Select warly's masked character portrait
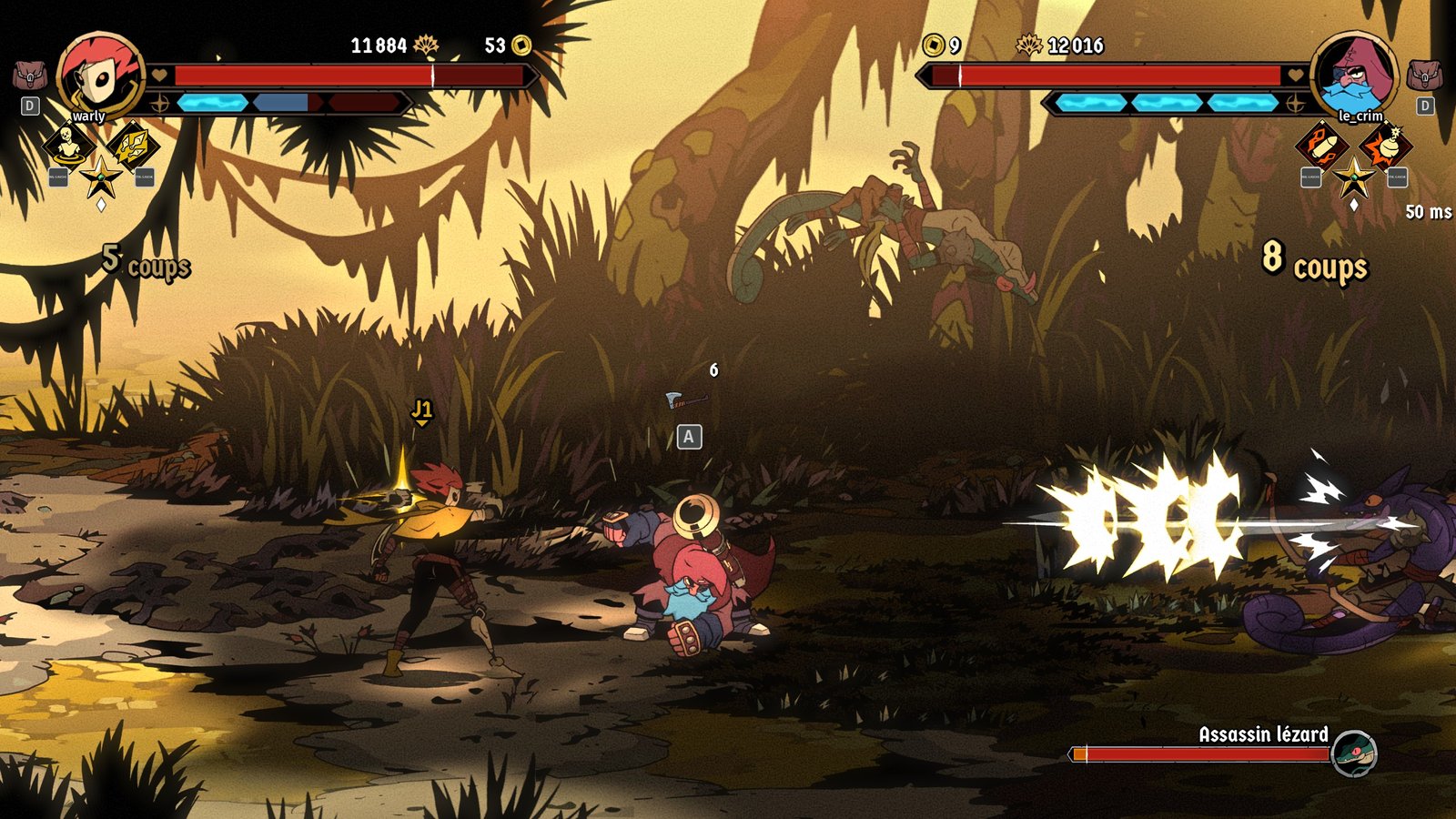 tap(99, 75)
